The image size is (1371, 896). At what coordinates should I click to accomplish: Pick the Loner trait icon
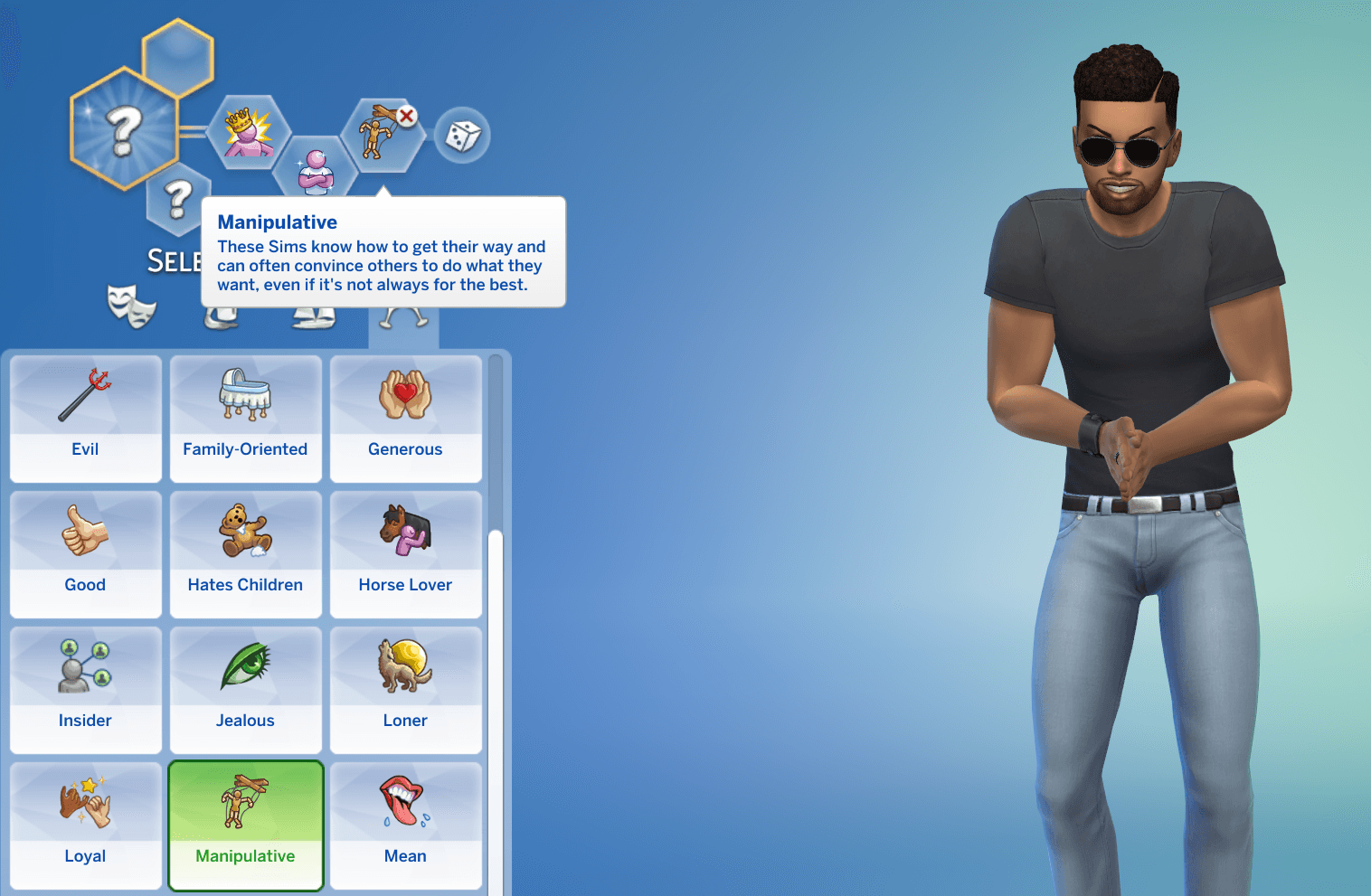tap(405, 666)
